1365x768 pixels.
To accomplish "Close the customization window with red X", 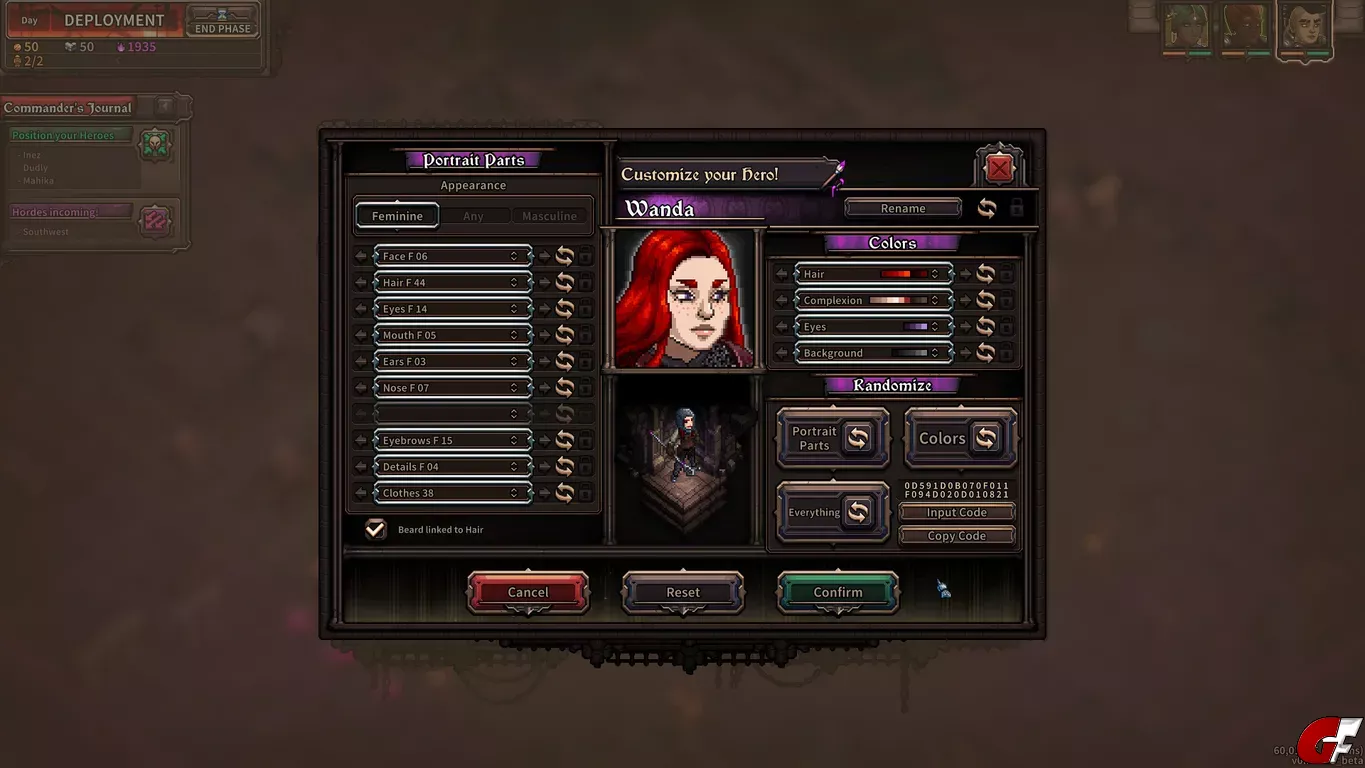I will click(x=998, y=169).
